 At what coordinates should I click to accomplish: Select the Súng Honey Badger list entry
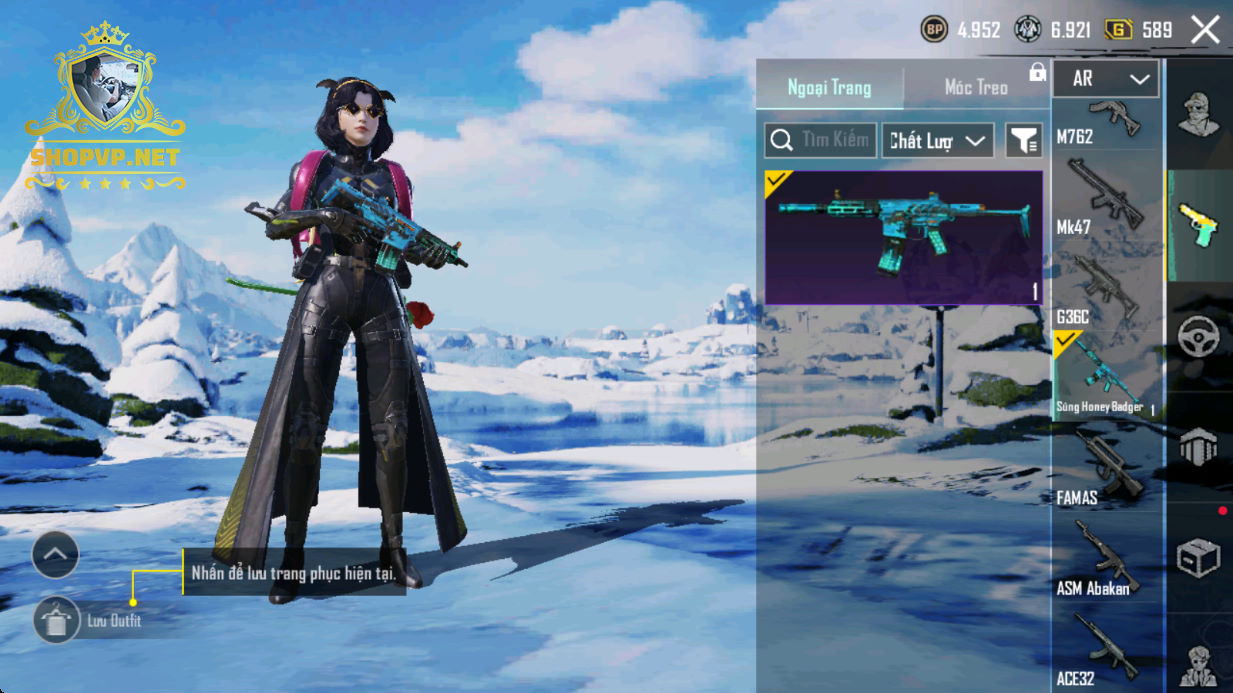click(1106, 376)
